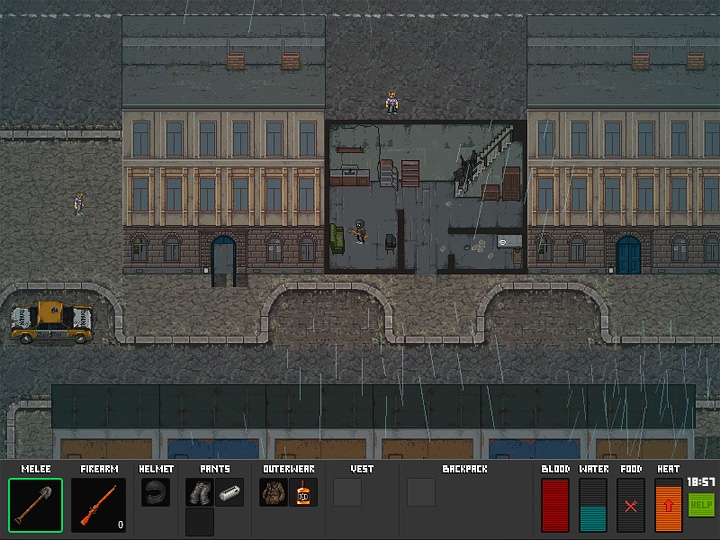This screenshot has height=540, width=720.
Task: Select the shovel in the melee slot
Action: [x=36, y=505]
